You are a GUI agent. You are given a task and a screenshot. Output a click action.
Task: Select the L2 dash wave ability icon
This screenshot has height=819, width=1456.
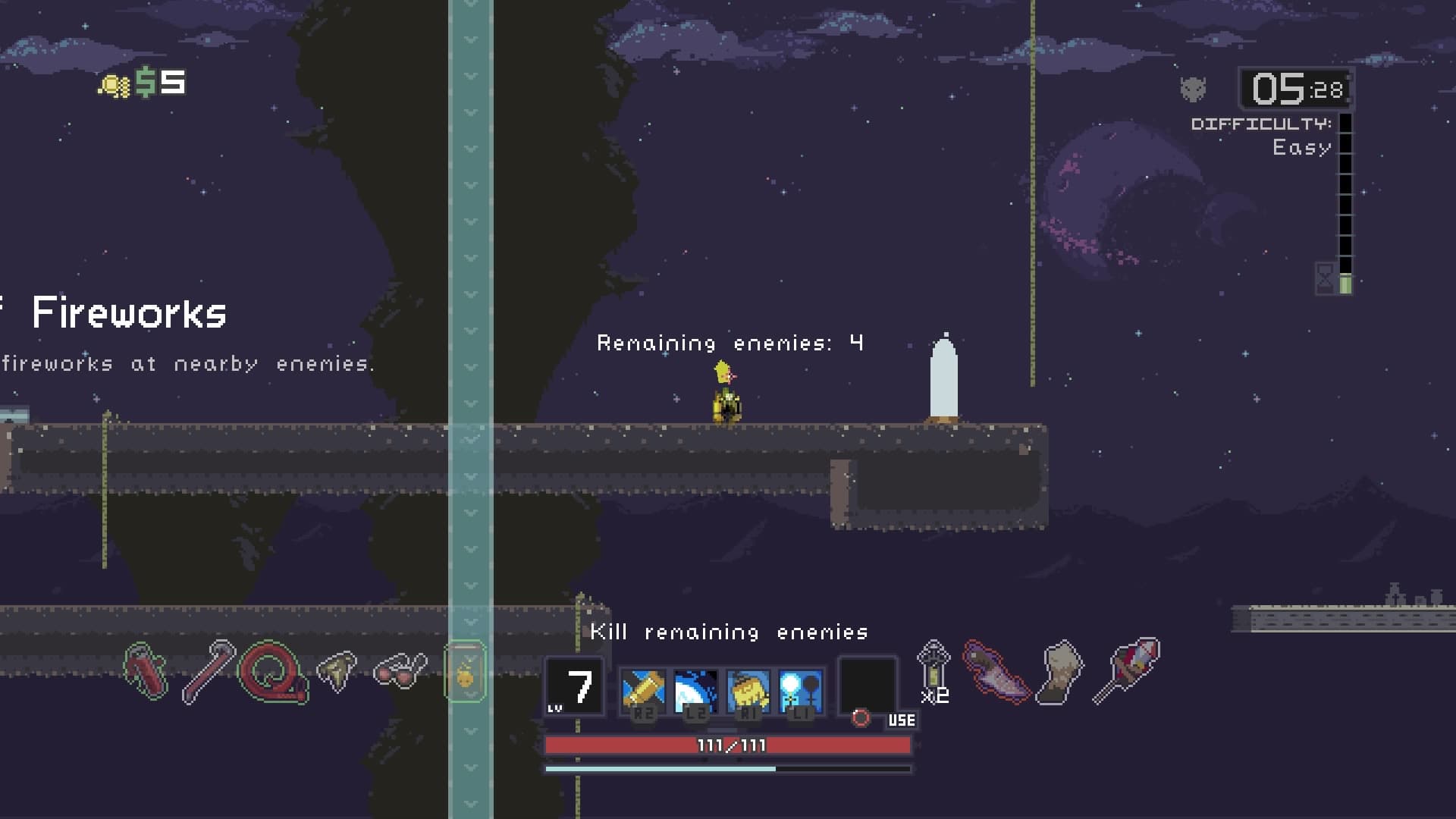pos(694,689)
